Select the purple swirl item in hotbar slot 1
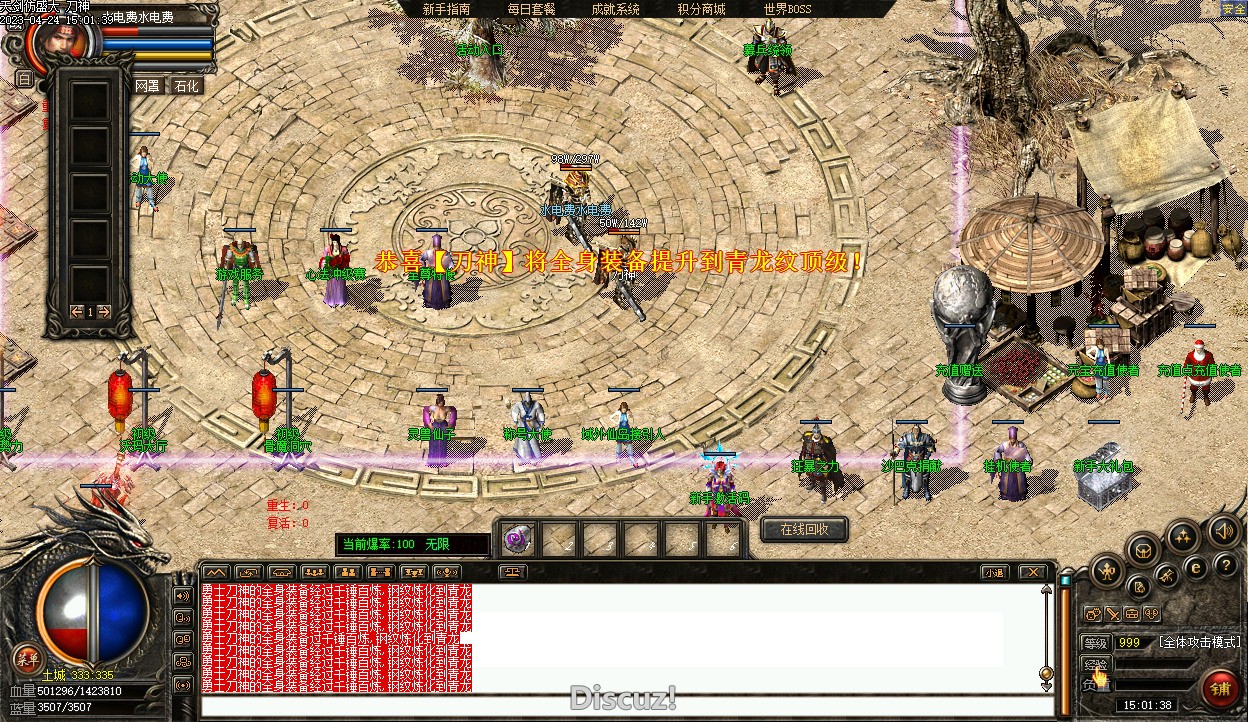 [517, 540]
